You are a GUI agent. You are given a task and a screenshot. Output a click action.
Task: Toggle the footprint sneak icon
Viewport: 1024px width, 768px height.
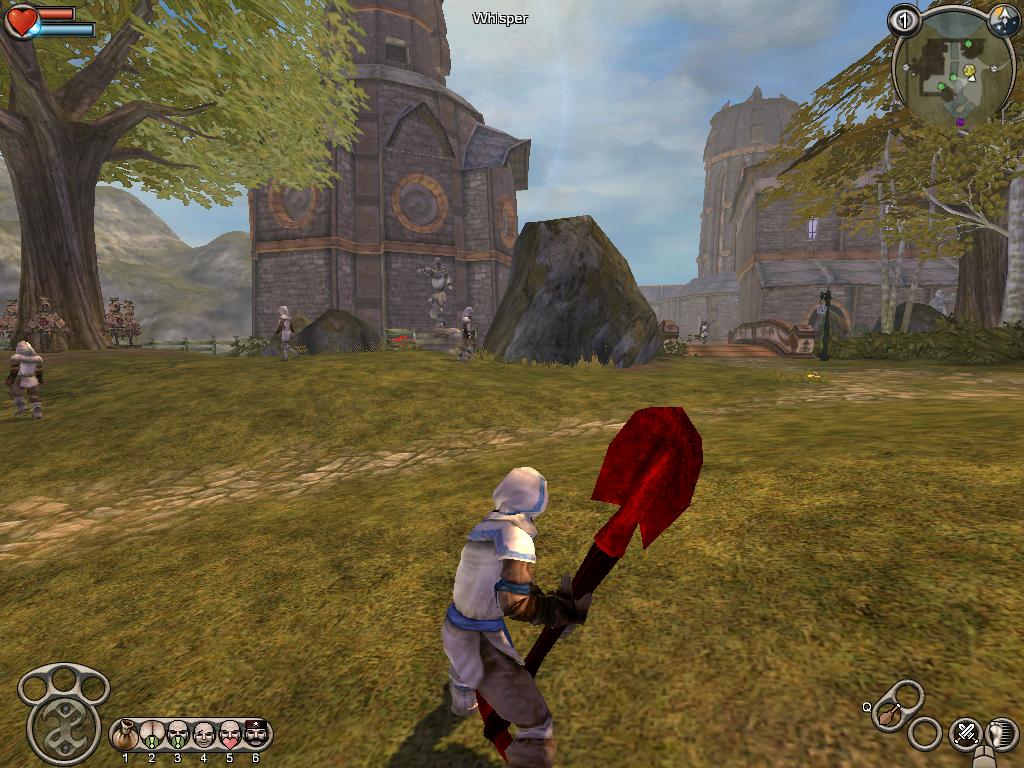click(1001, 733)
